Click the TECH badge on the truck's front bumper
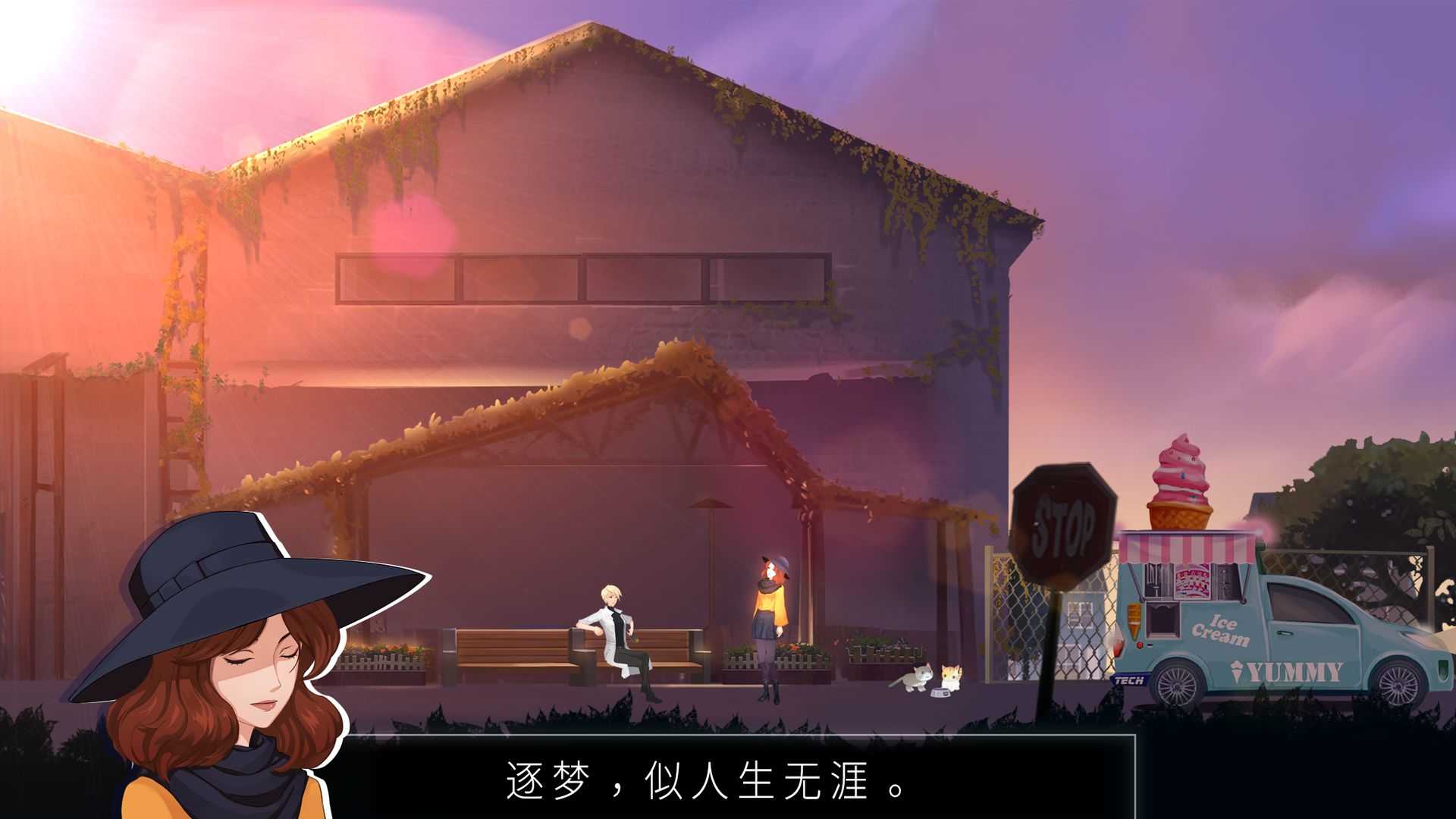 pyautogui.click(x=1129, y=679)
